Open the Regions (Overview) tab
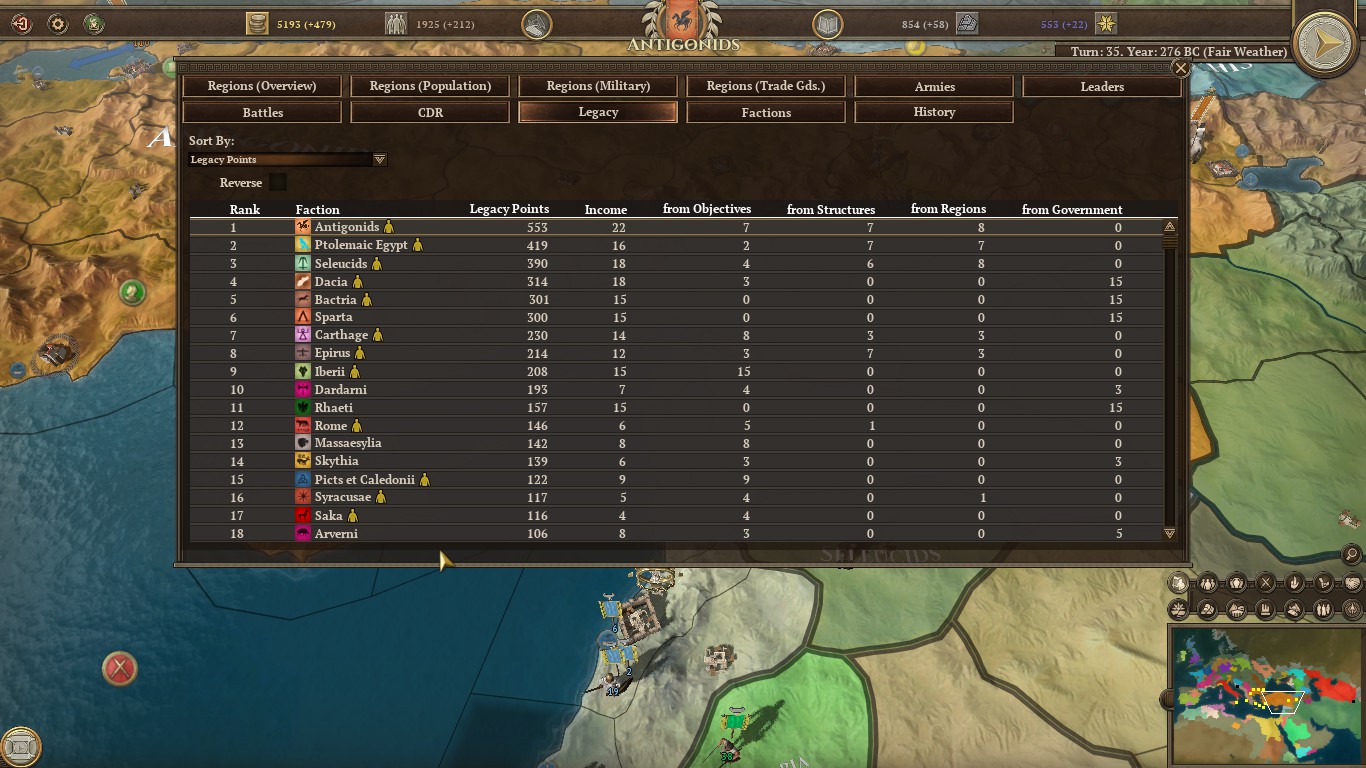The width and height of the screenshot is (1366, 768). (262, 86)
